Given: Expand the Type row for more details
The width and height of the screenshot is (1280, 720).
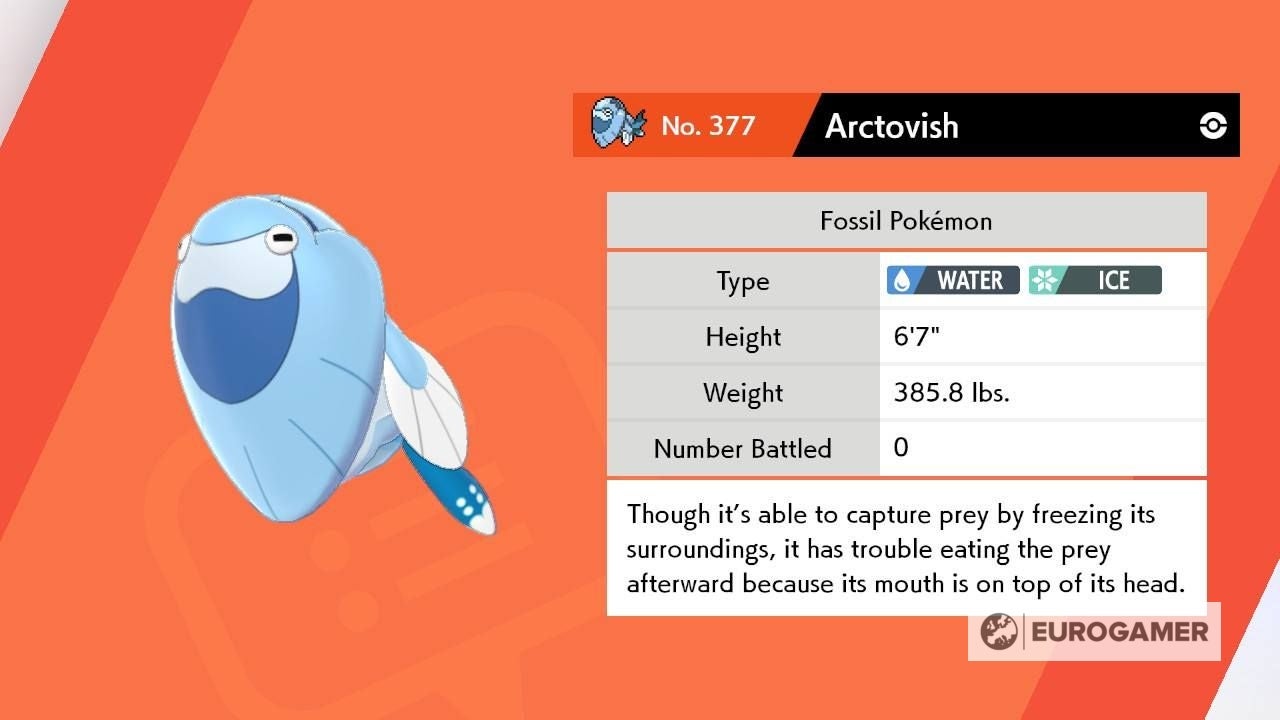Looking at the screenshot, I should [x=742, y=281].
